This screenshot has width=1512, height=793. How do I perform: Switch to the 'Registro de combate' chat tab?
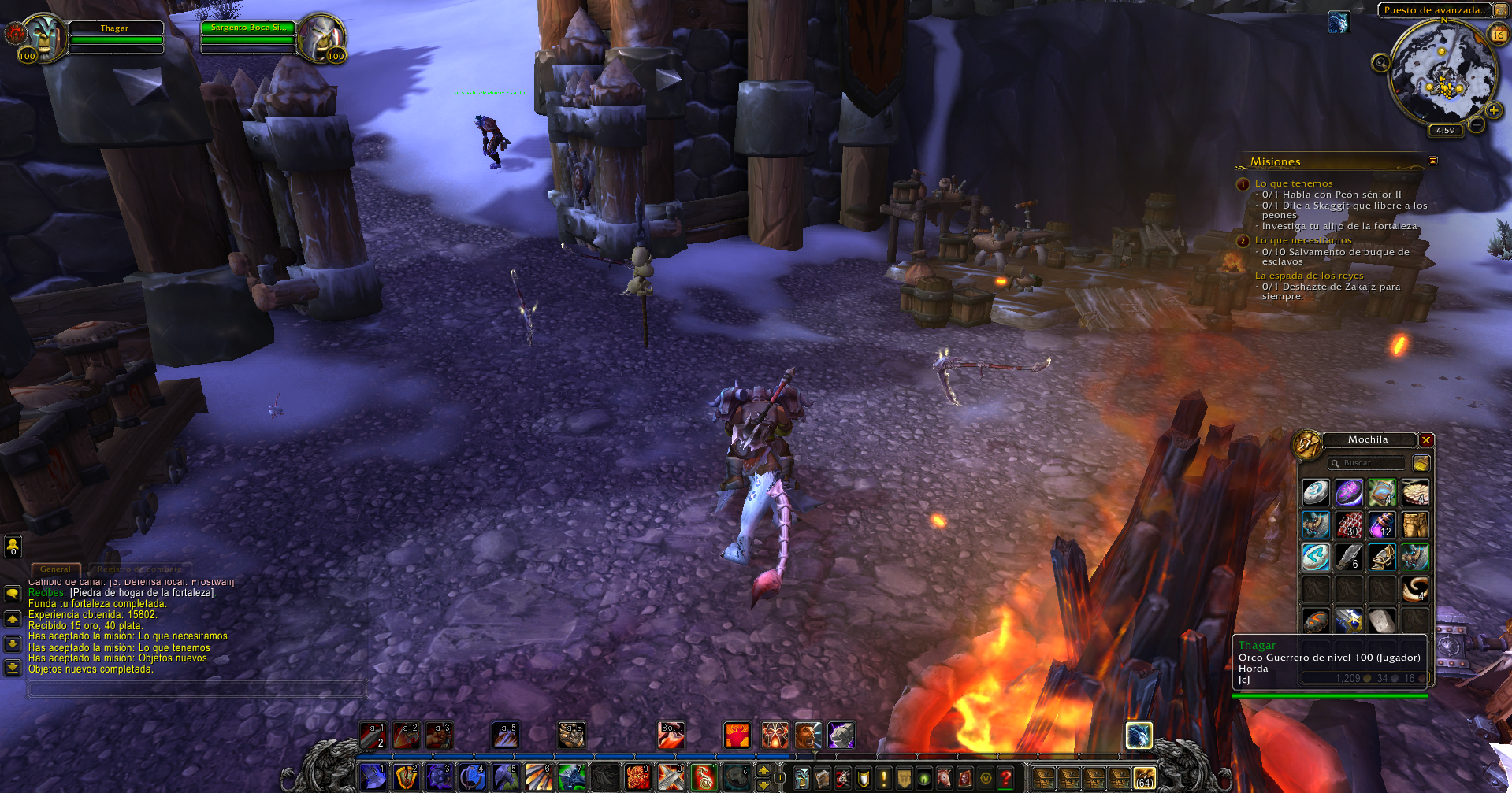pyautogui.click(x=139, y=569)
